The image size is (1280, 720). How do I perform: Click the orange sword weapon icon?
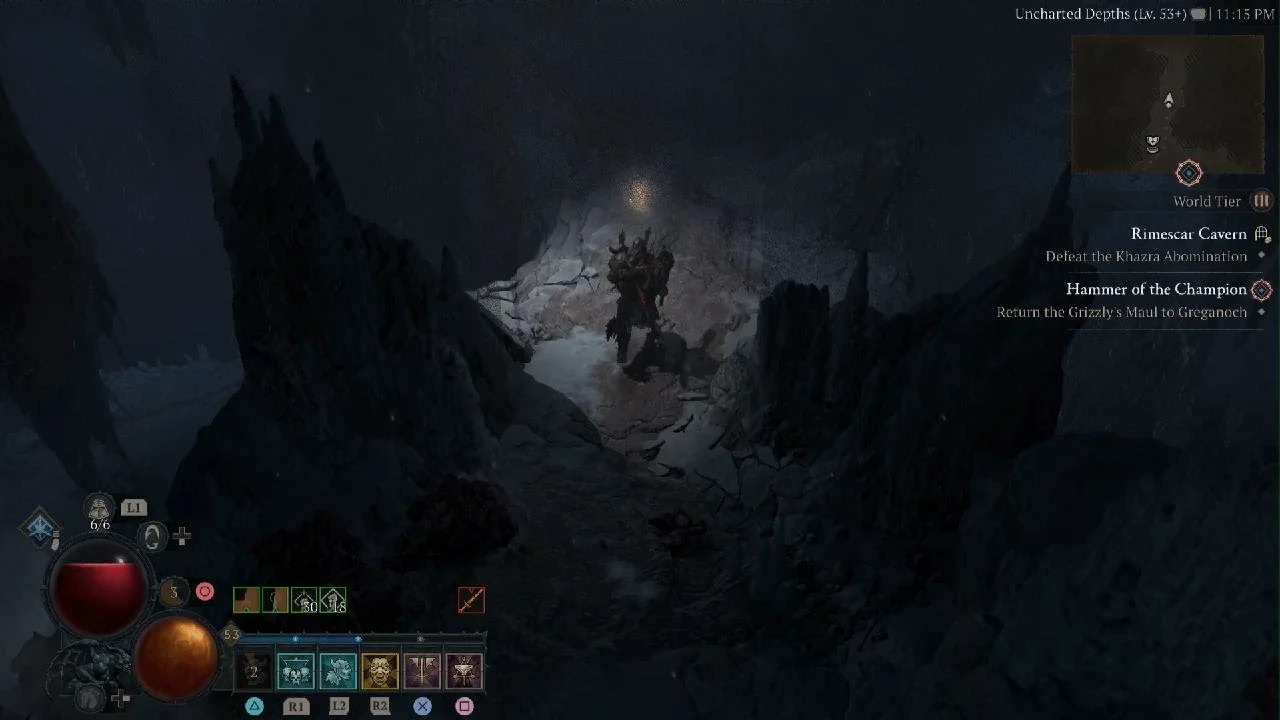click(471, 599)
